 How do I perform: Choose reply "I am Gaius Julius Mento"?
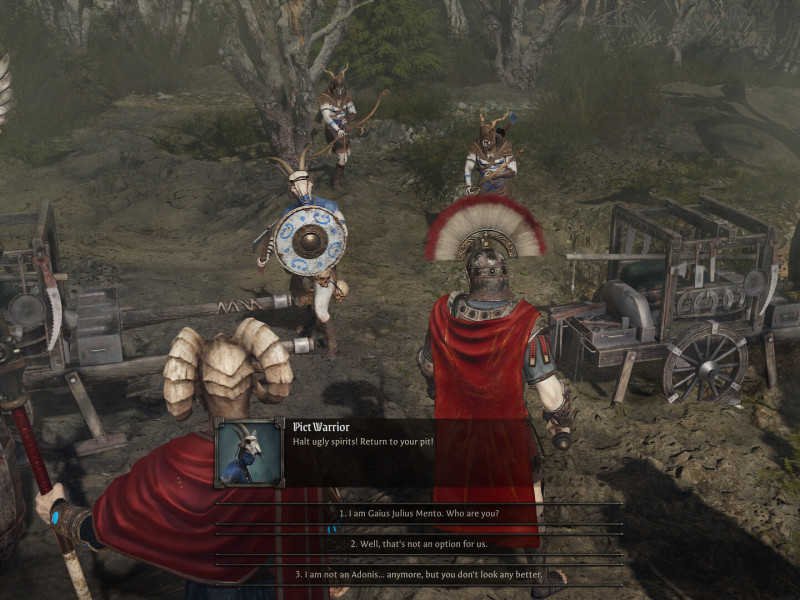pos(419,513)
